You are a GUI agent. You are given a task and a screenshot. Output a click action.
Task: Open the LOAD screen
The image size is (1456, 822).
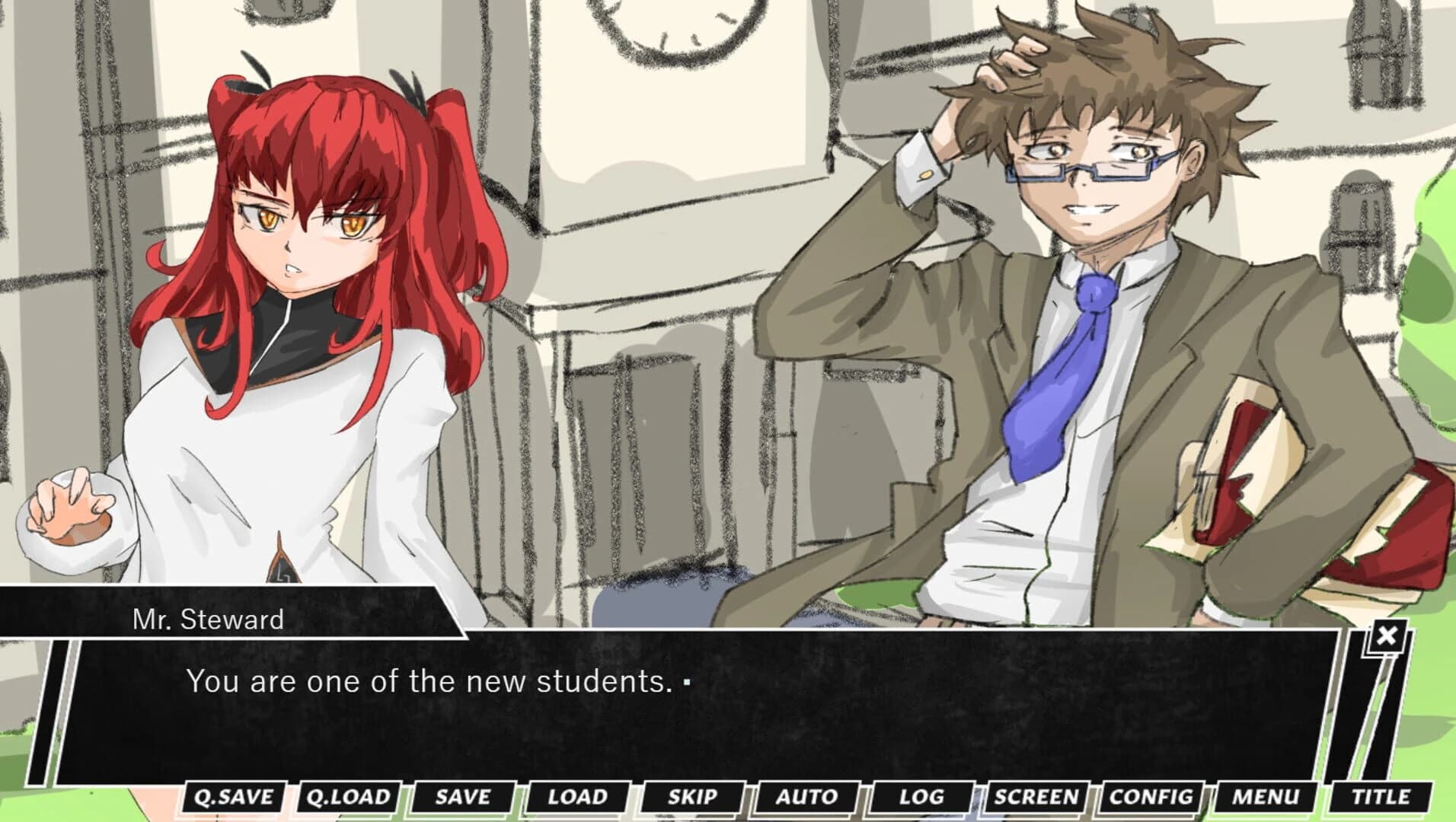click(x=579, y=797)
